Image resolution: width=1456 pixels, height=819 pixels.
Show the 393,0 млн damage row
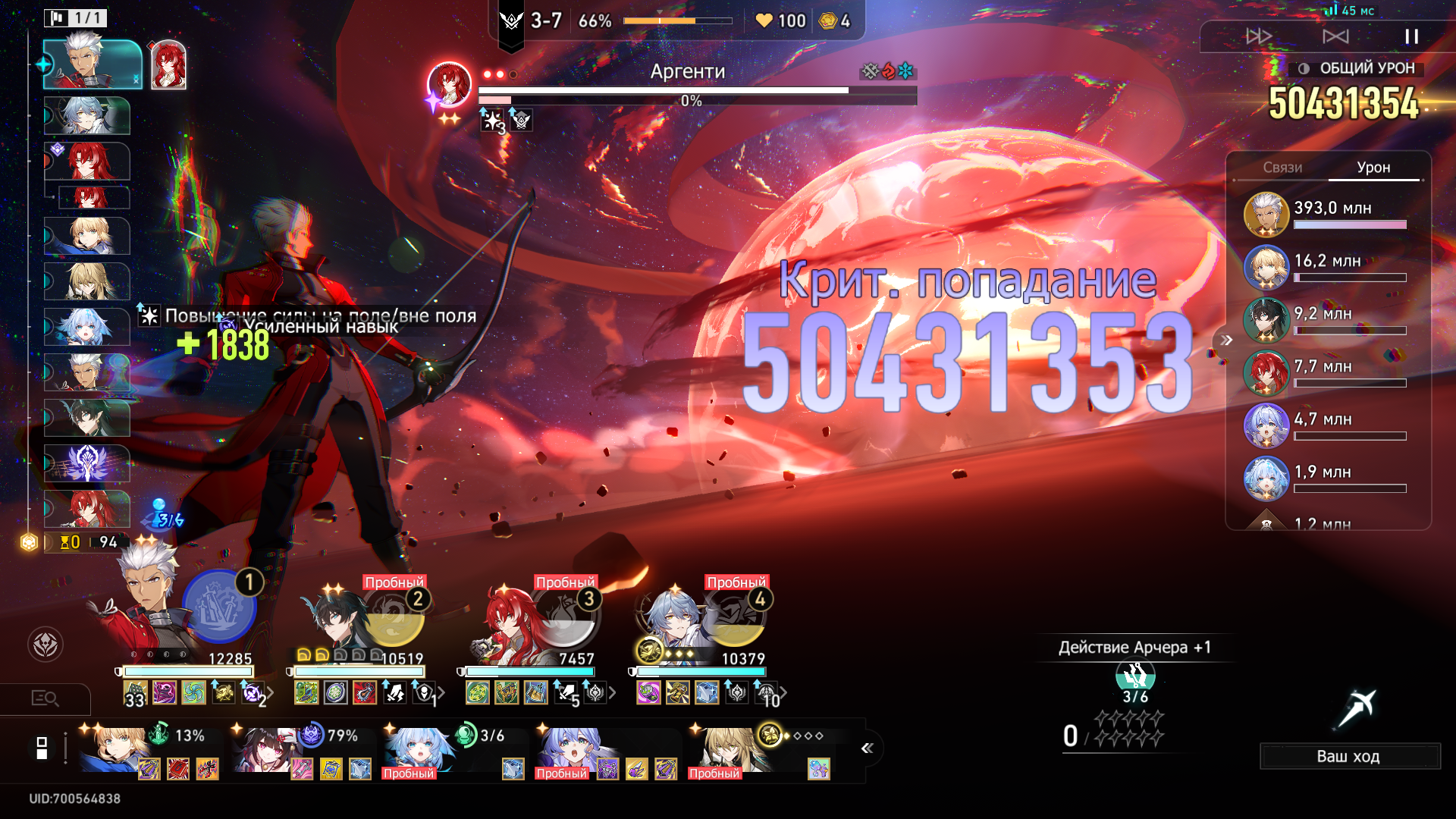tap(1327, 214)
